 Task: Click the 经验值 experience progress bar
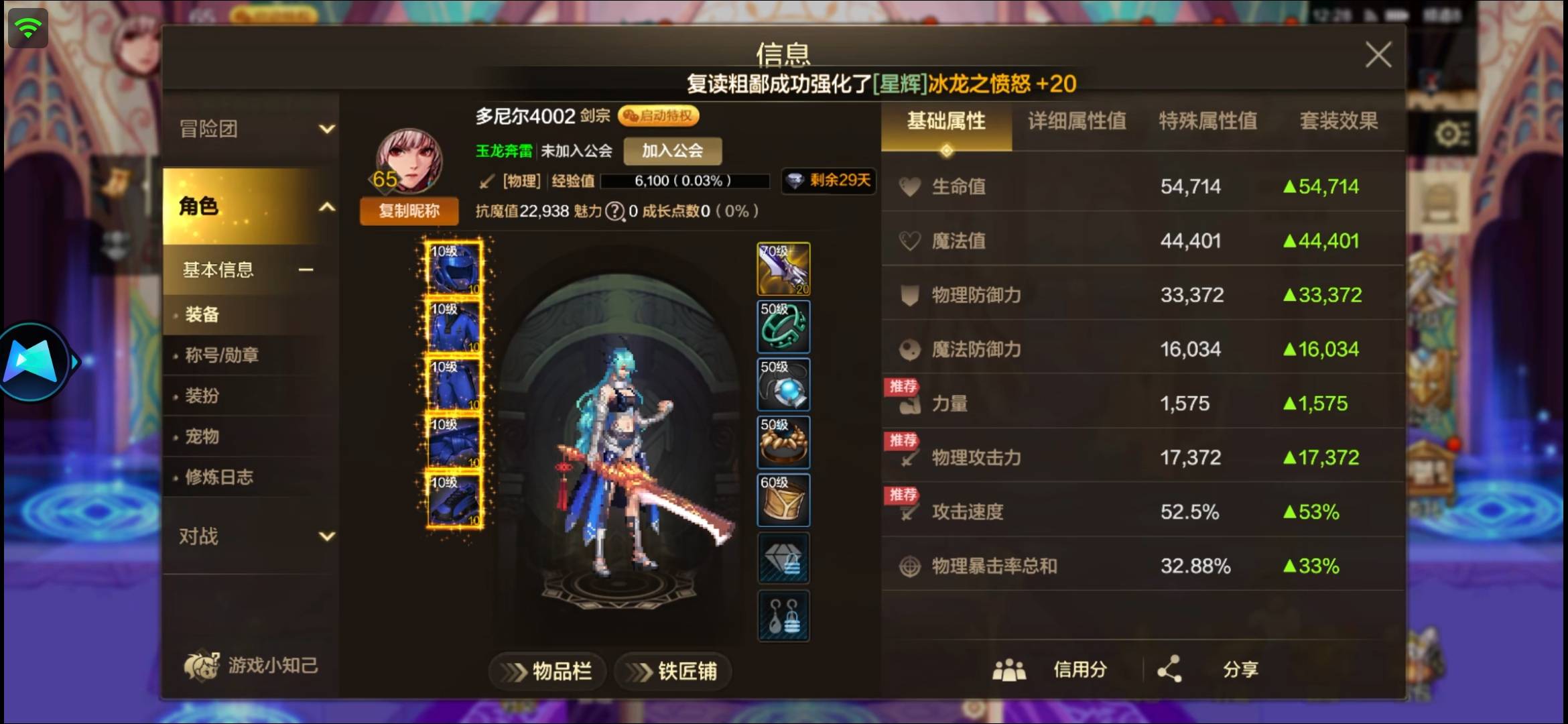685,181
